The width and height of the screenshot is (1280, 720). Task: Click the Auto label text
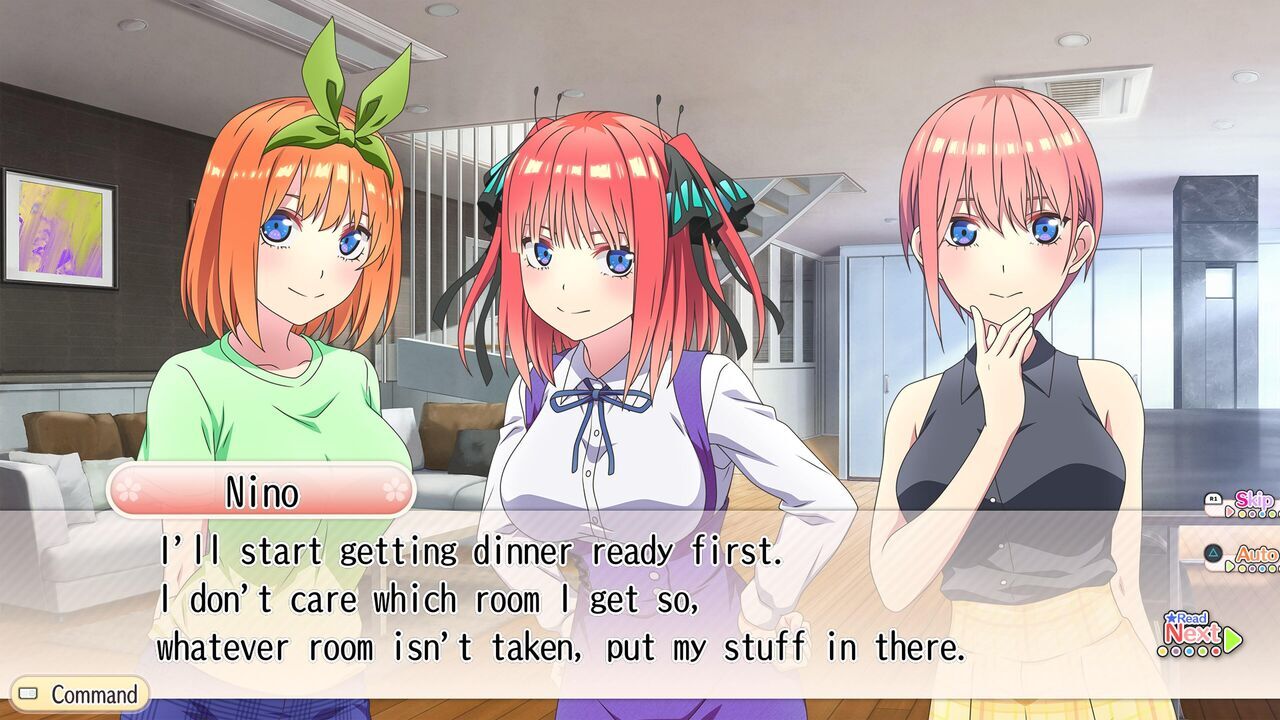click(x=1256, y=554)
